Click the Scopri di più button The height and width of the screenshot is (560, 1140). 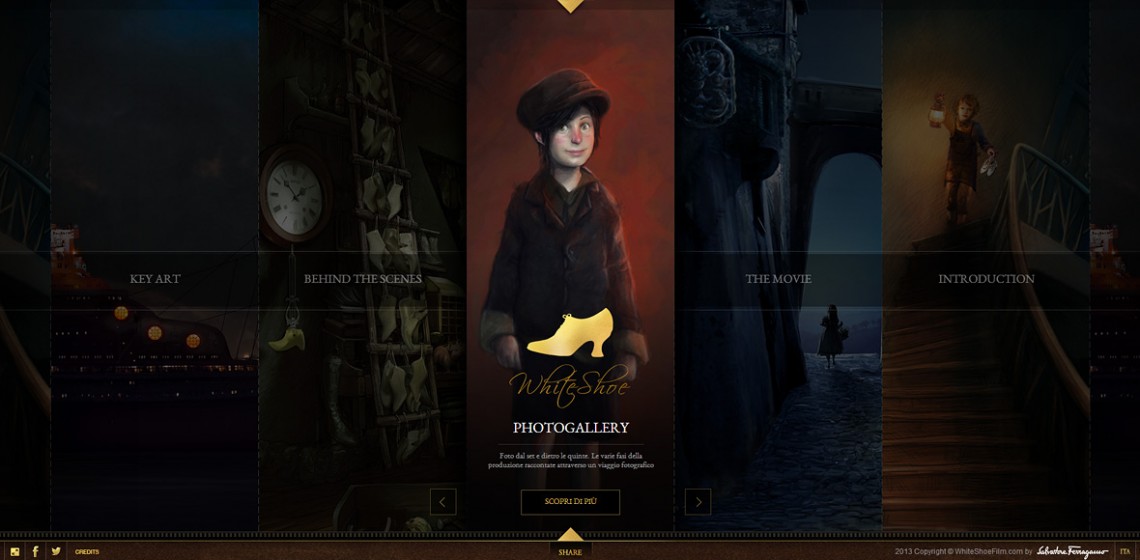coord(570,502)
